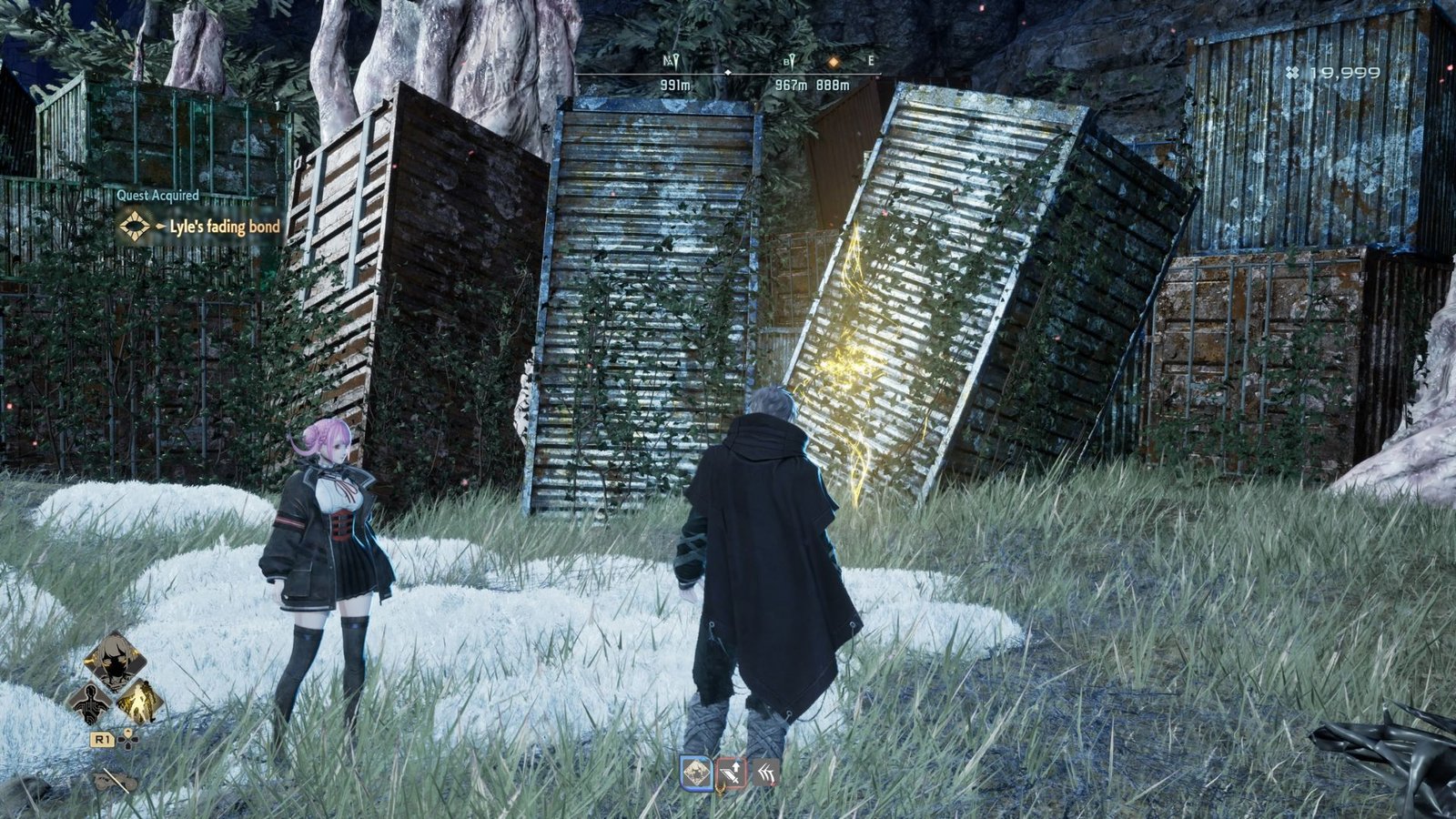Select waypoint marker B on the compass
This screenshot has height=819, width=1456.
pos(791,61)
